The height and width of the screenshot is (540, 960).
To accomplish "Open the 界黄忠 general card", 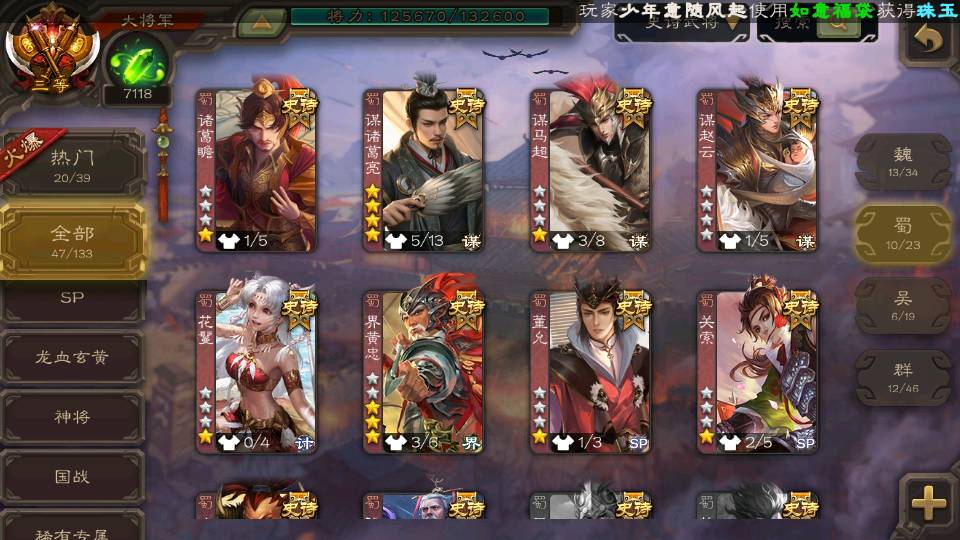I will click(x=424, y=372).
